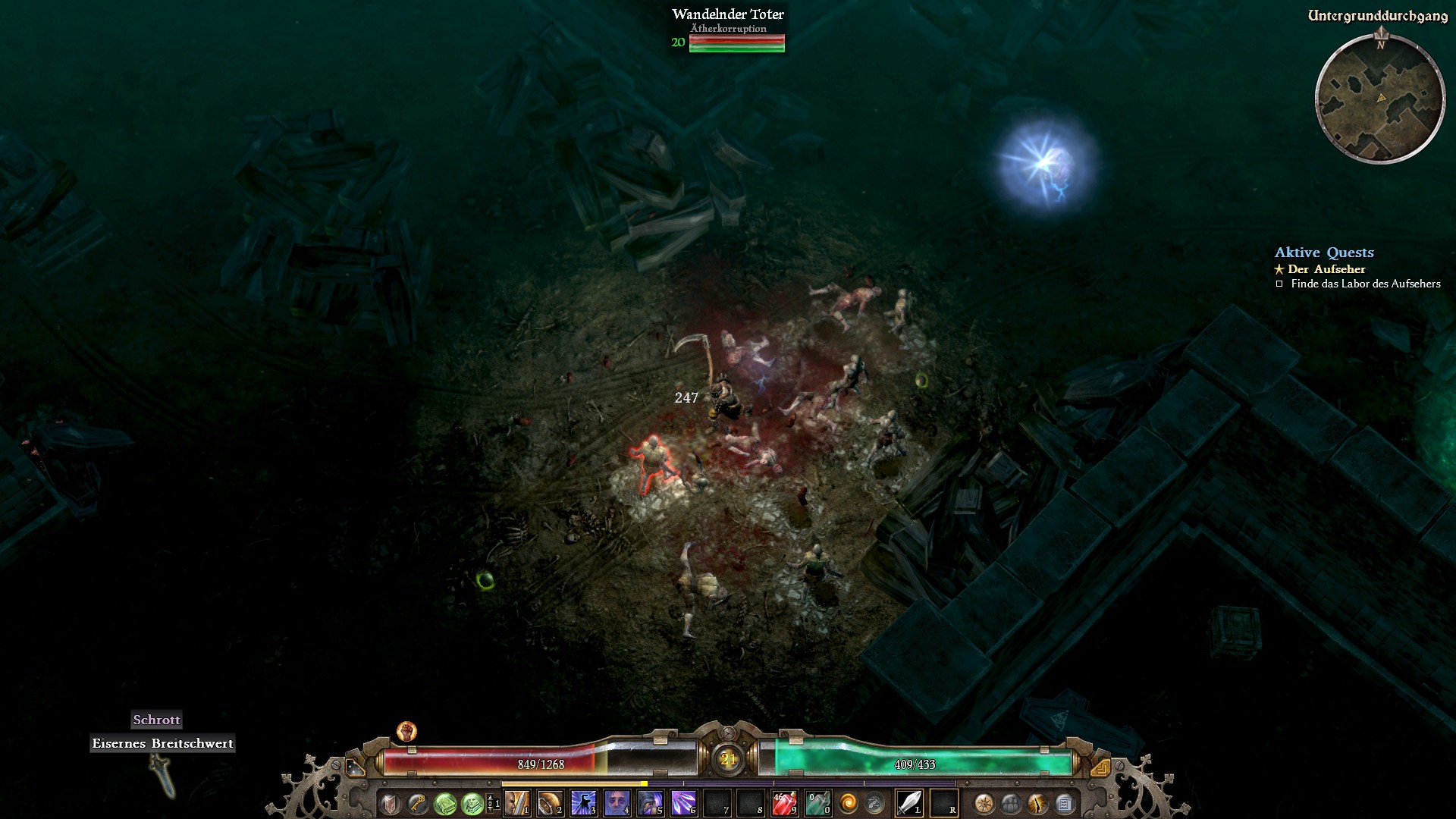1456x819 pixels.
Task: Trigger the purple blades skill in slot 6
Action: tap(684, 803)
